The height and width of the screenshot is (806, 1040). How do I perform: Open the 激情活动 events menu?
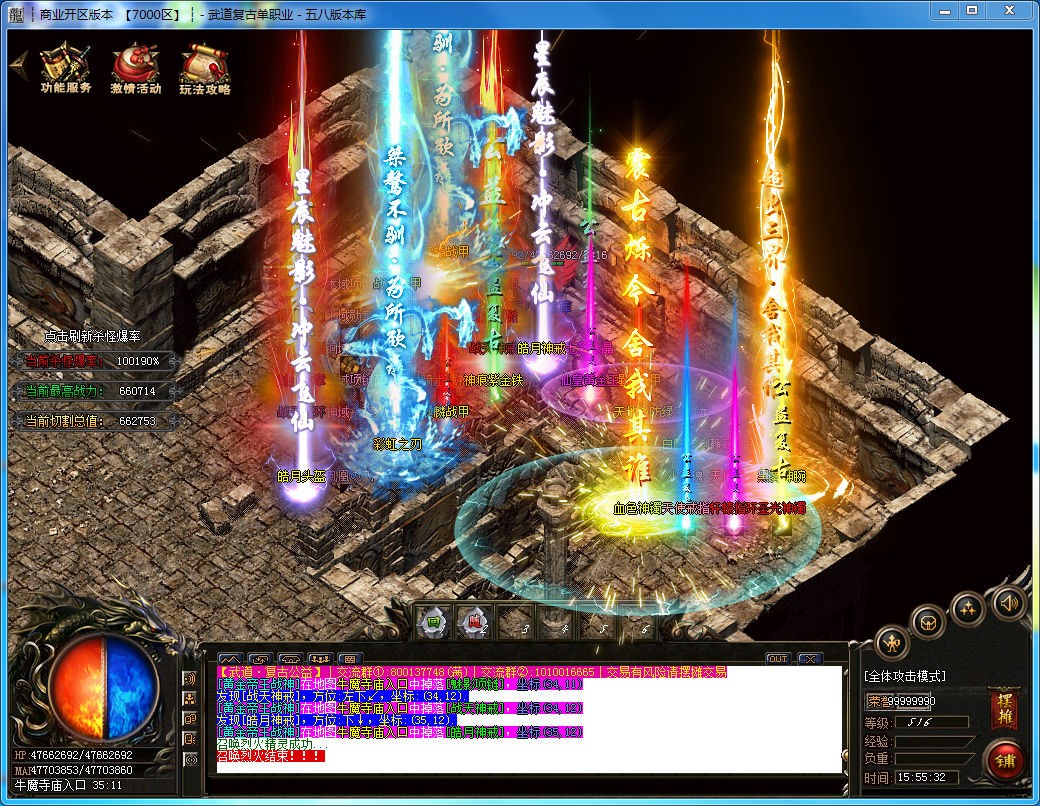pos(135,68)
